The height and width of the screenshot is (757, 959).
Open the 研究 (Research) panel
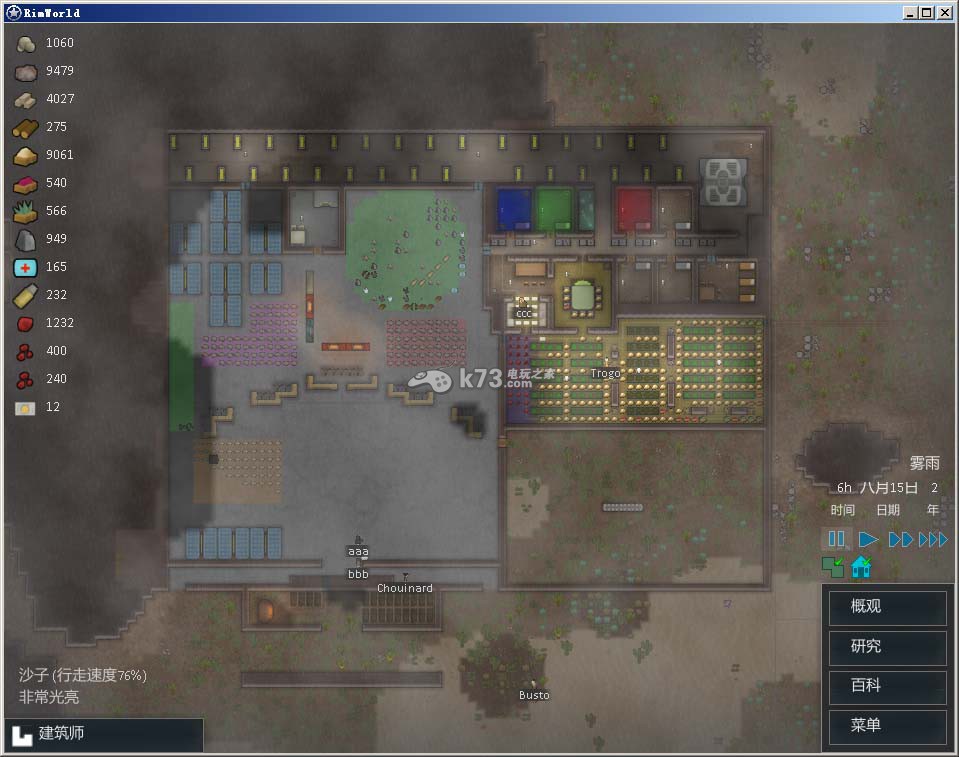(887, 647)
